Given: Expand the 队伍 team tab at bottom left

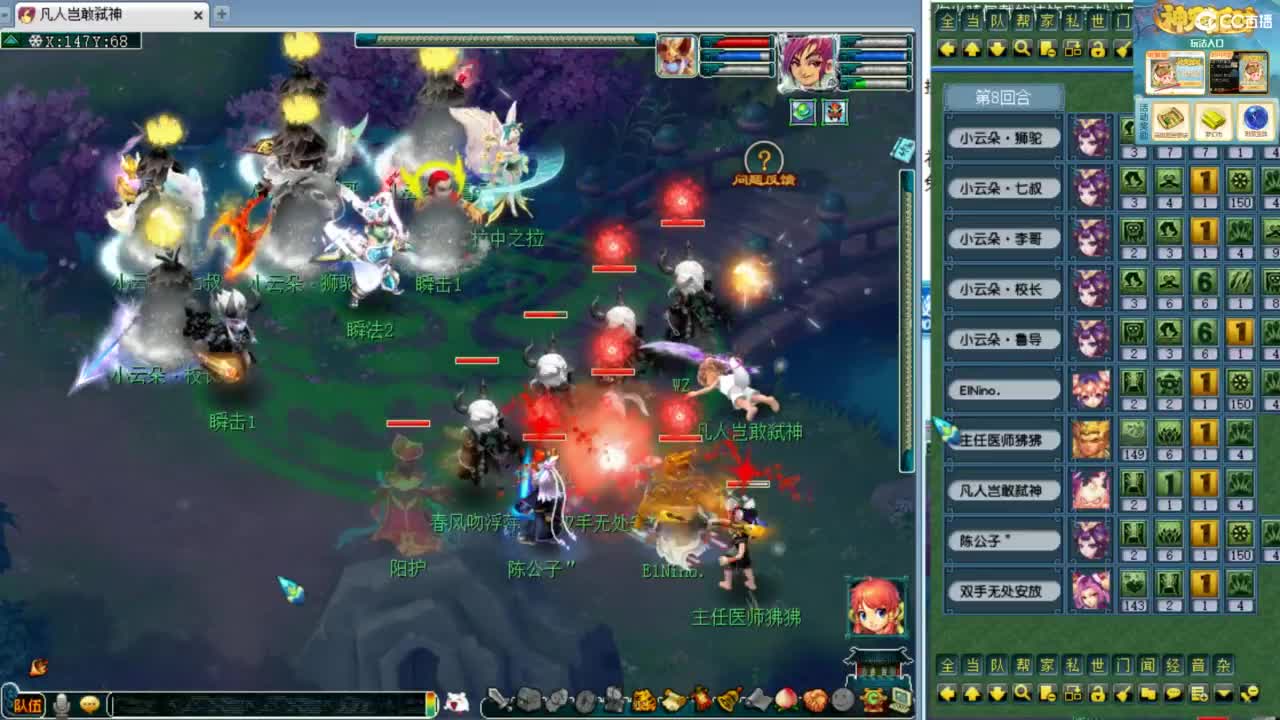Looking at the screenshot, I should pos(27,703).
